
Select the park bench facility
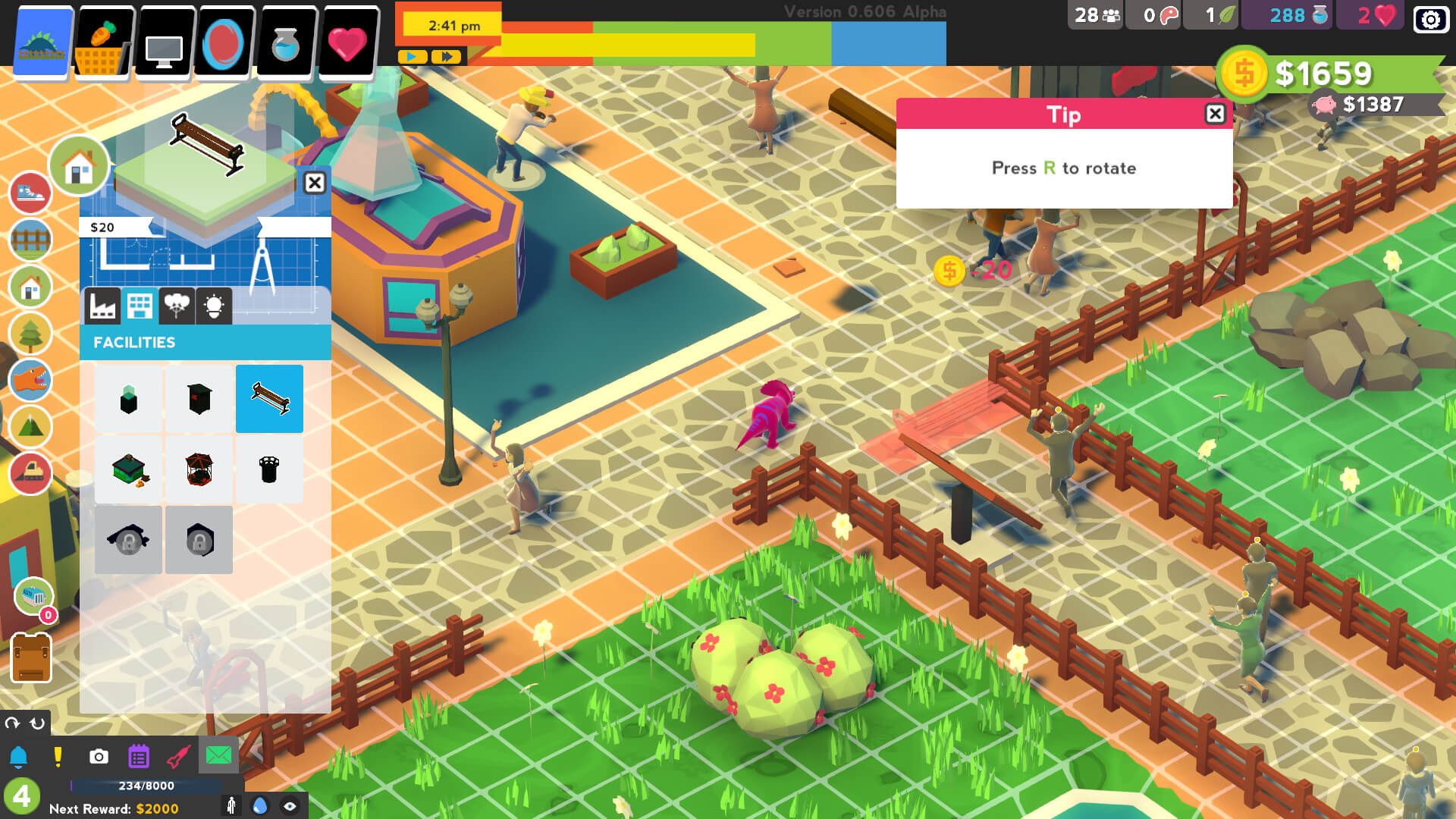pos(269,399)
